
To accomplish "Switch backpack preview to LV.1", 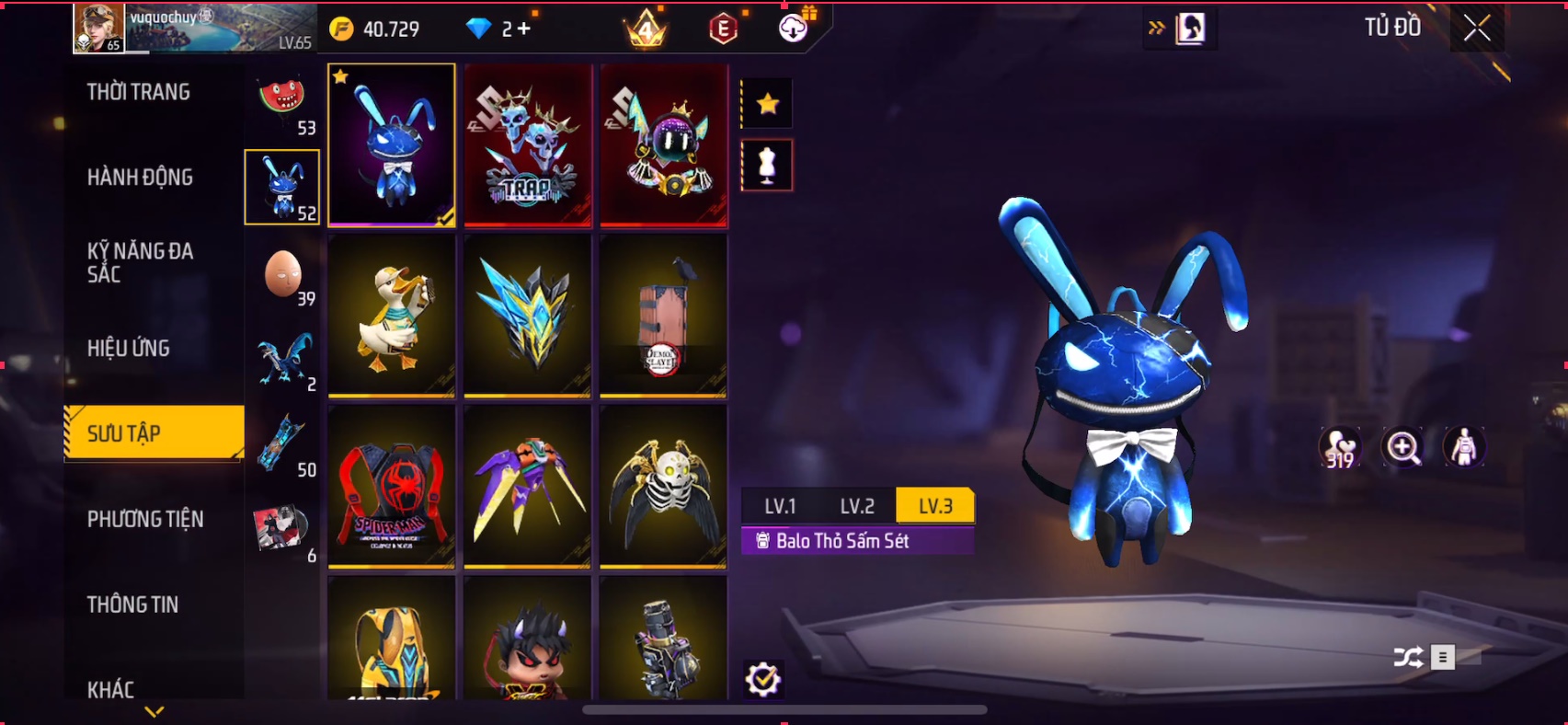I will coord(780,506).
